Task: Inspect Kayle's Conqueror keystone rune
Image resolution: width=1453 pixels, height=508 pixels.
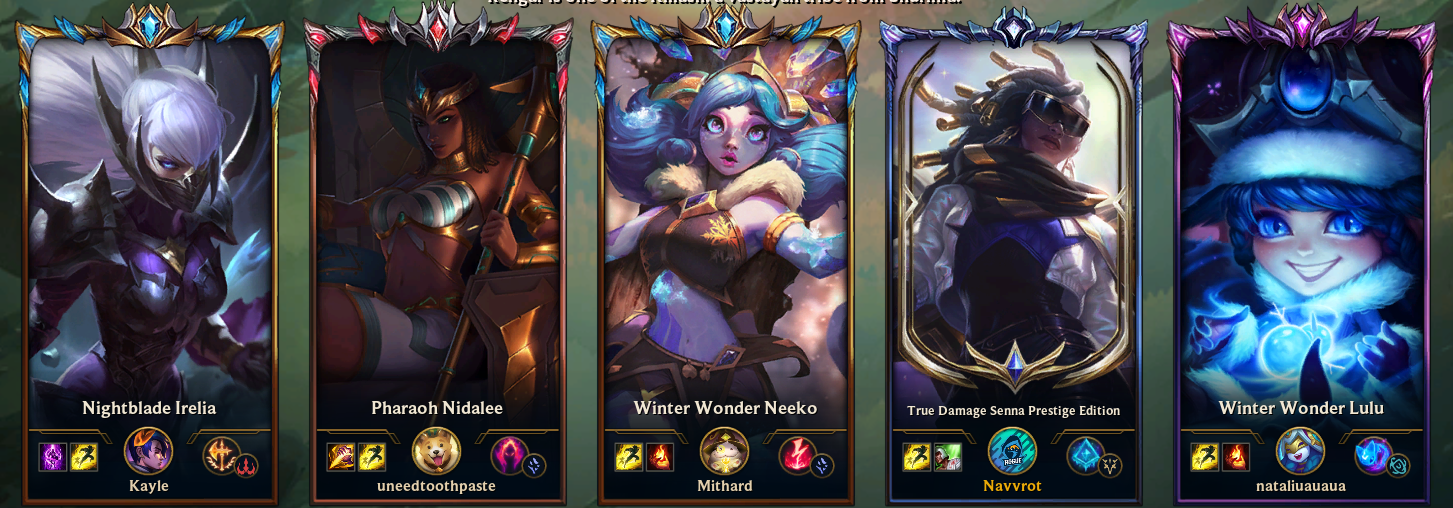Action: (221, 455)
